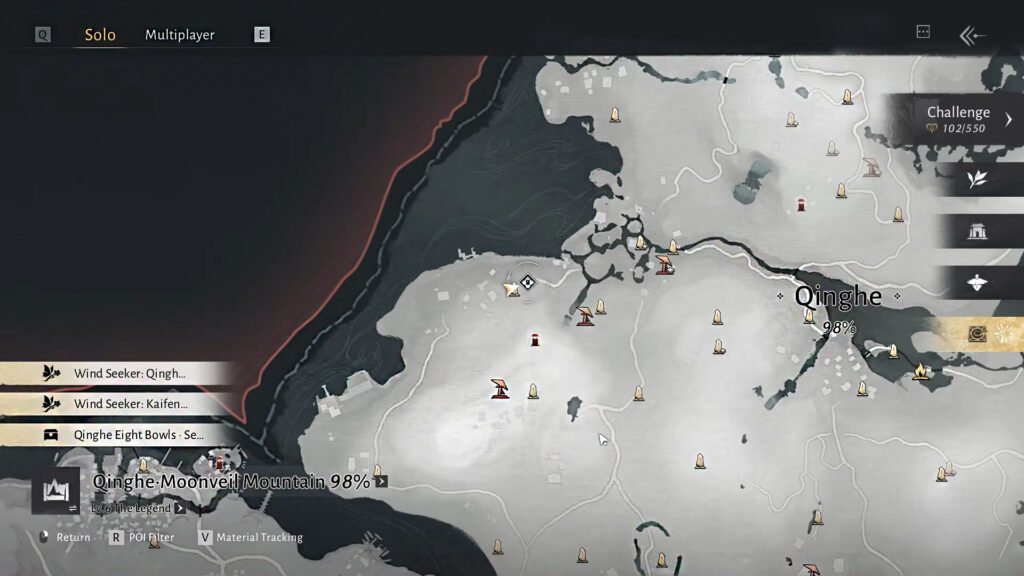Select the gate building category tab
1024x576 pixels.
[977, 231]
